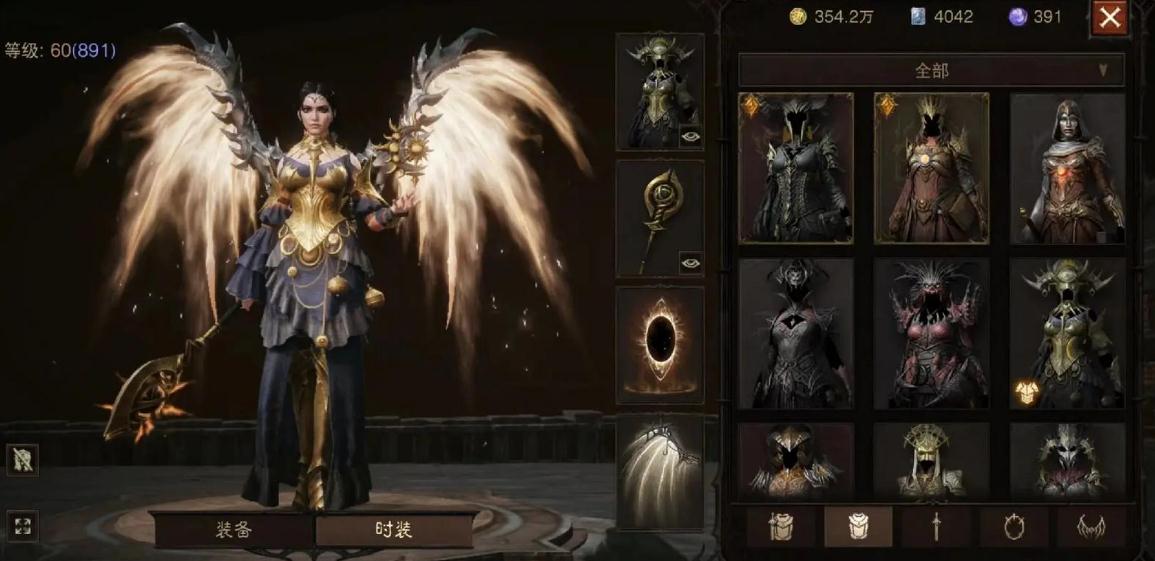Screen dimensions: 1155x561
Task: Click the fullscreen expand arrows icon
Action: point(22,526)
